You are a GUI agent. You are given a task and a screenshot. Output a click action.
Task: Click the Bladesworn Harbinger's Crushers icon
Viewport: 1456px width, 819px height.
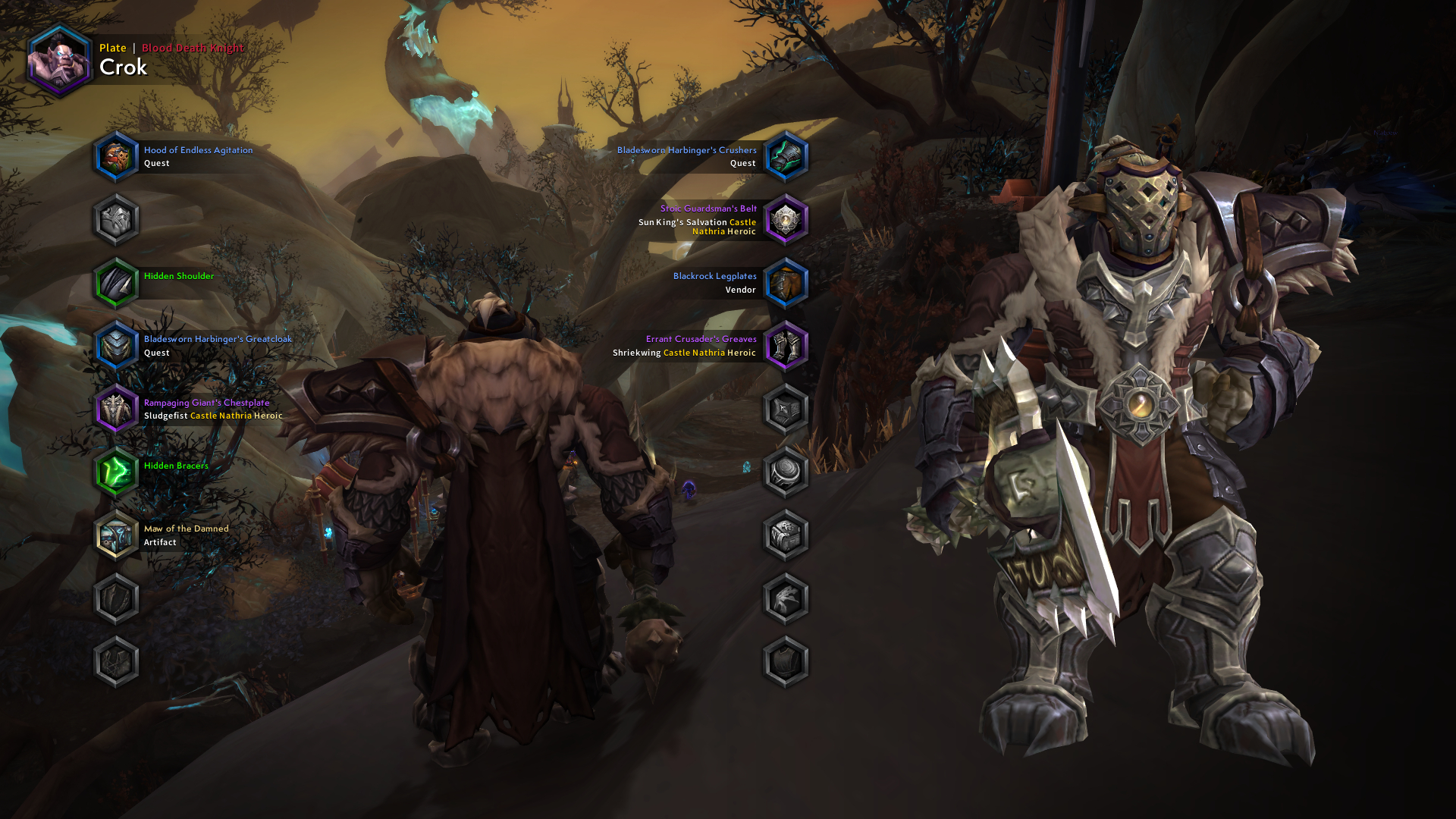(786, 156)
